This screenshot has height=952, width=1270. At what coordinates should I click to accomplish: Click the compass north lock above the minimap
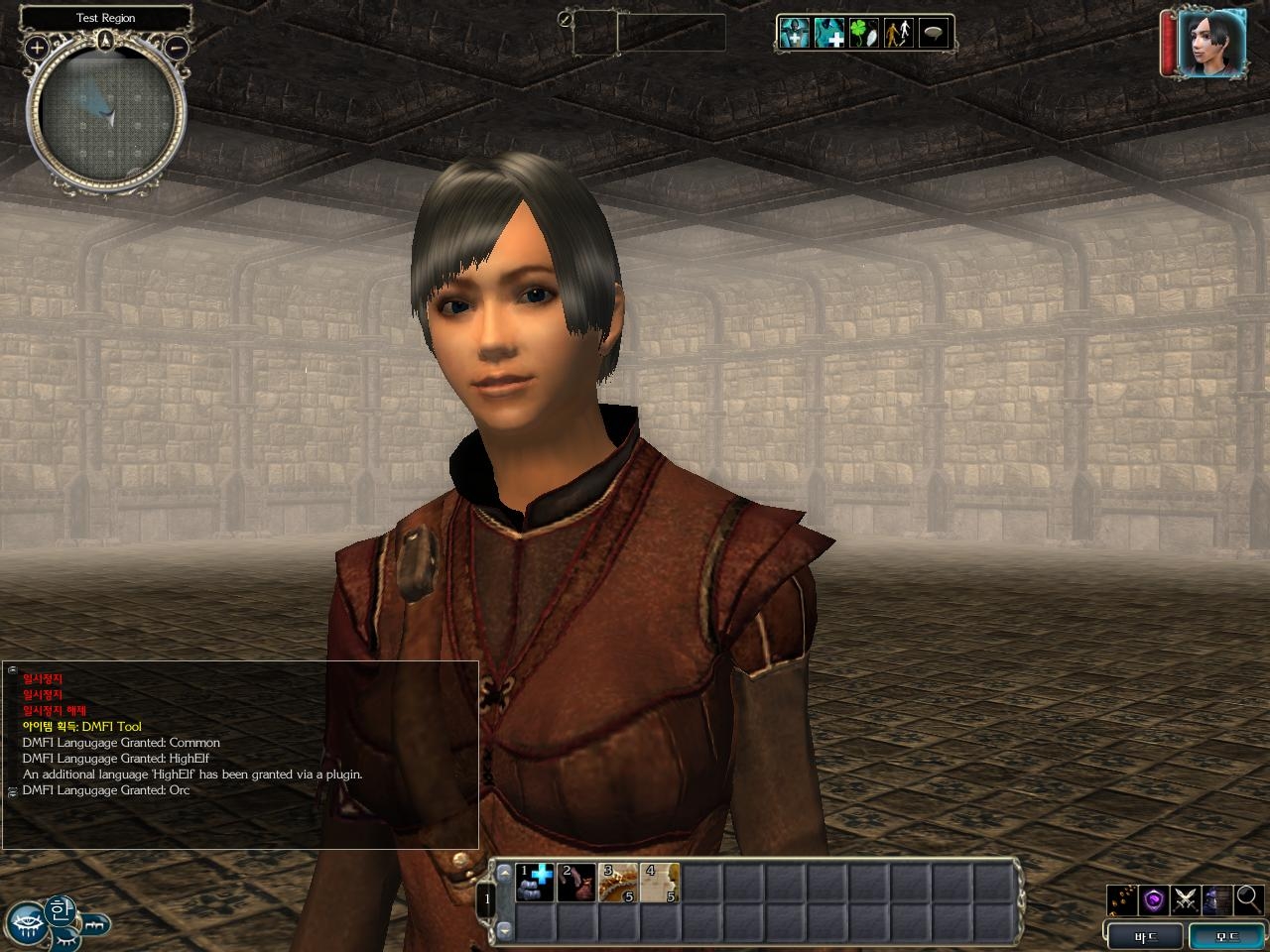(106, 41)
